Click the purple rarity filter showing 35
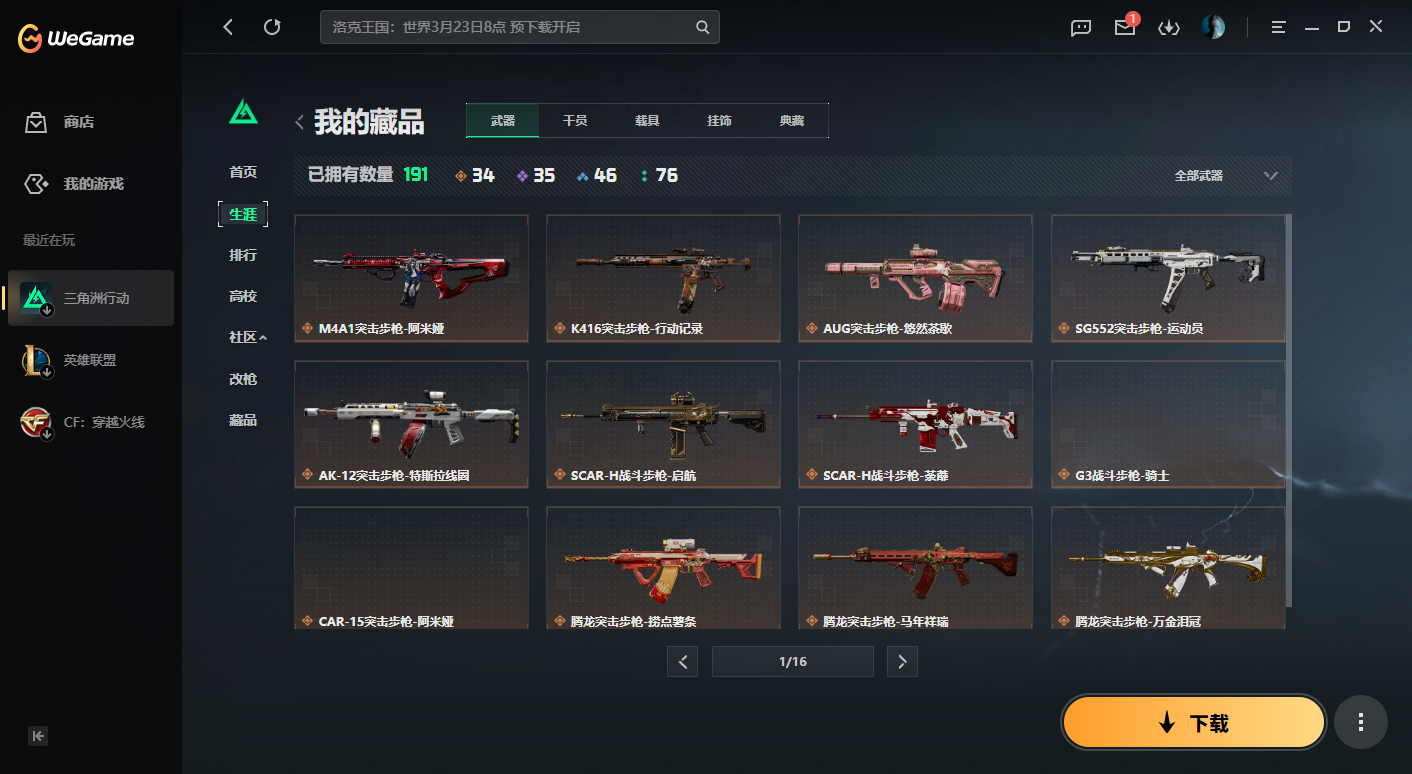 (536, 174)
